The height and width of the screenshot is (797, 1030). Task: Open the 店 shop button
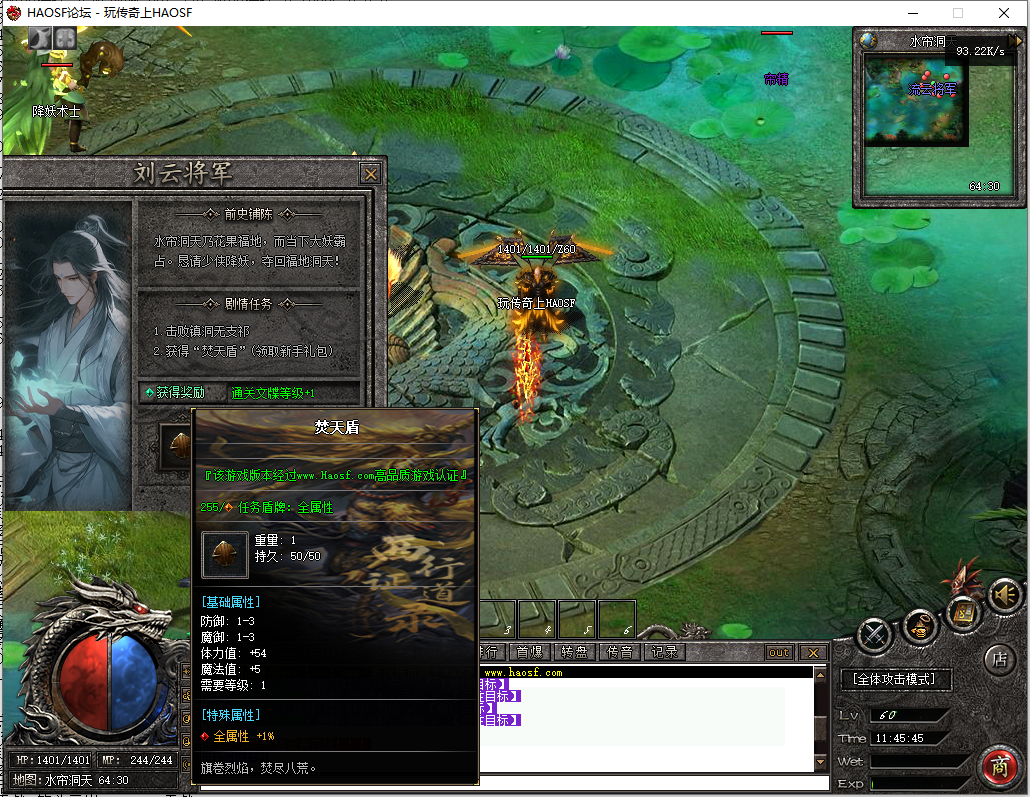pyautogui.click(x=999, y=659)
